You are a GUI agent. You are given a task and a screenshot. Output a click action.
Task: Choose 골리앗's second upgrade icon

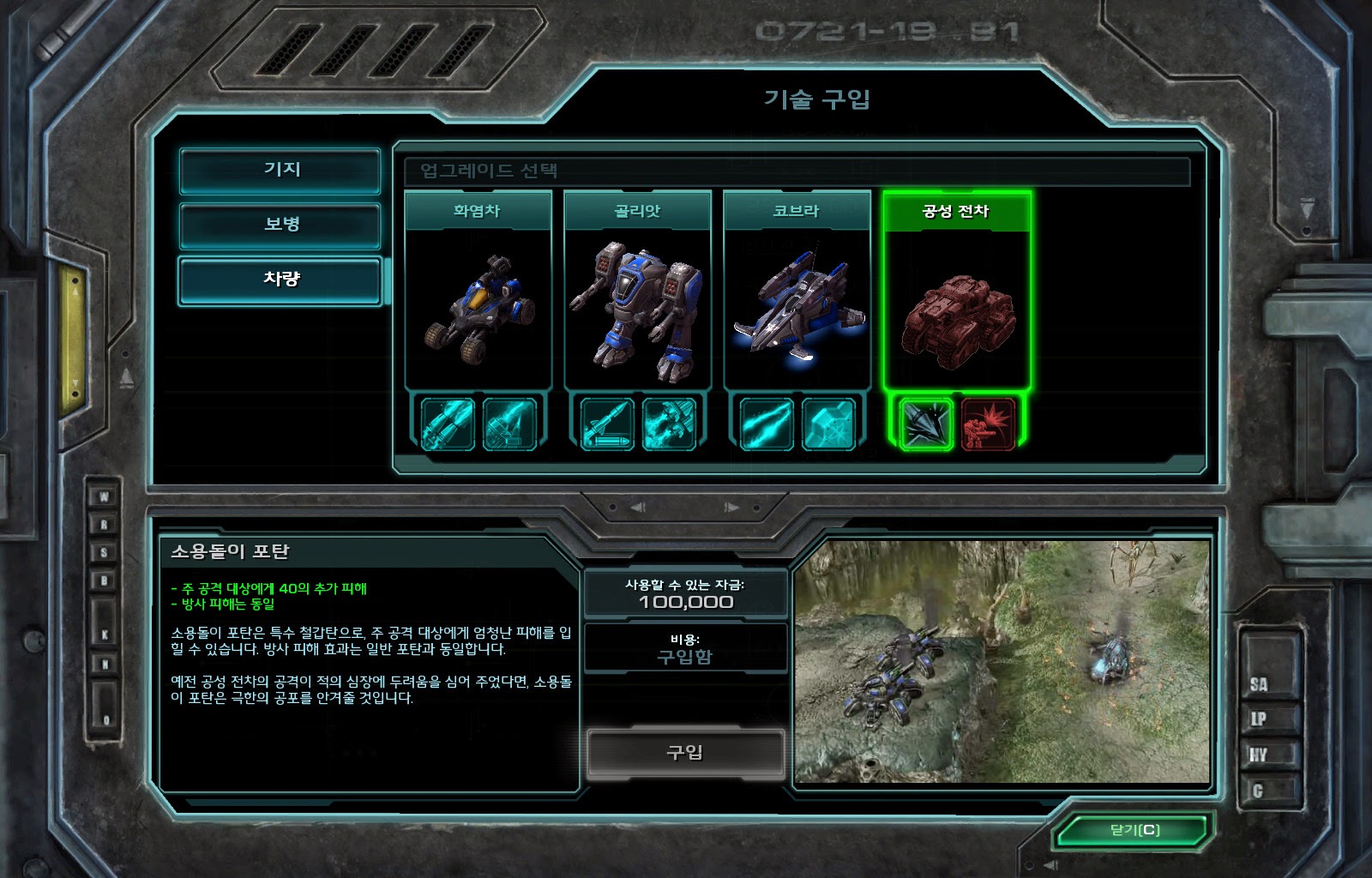[x=669, y=424]
